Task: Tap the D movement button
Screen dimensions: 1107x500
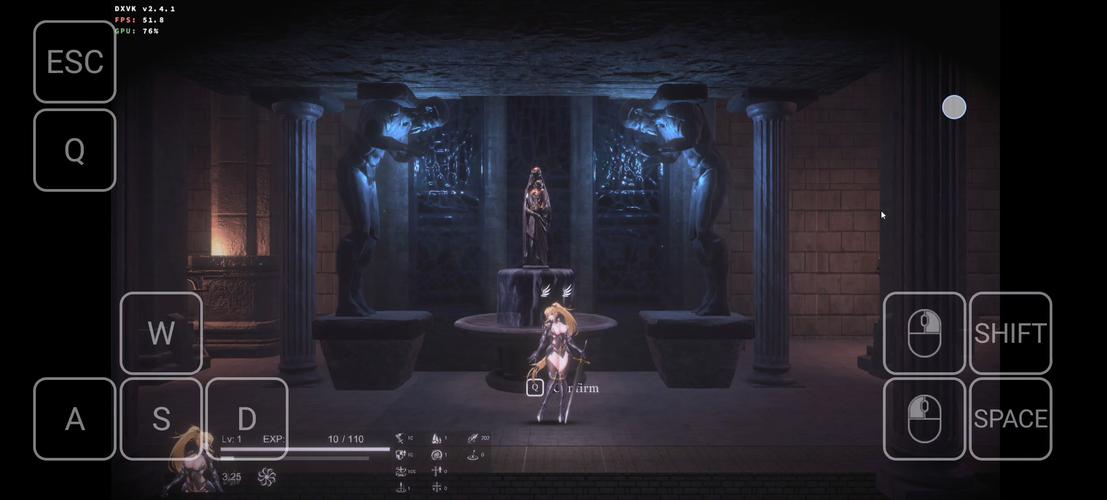Action: 247,419
